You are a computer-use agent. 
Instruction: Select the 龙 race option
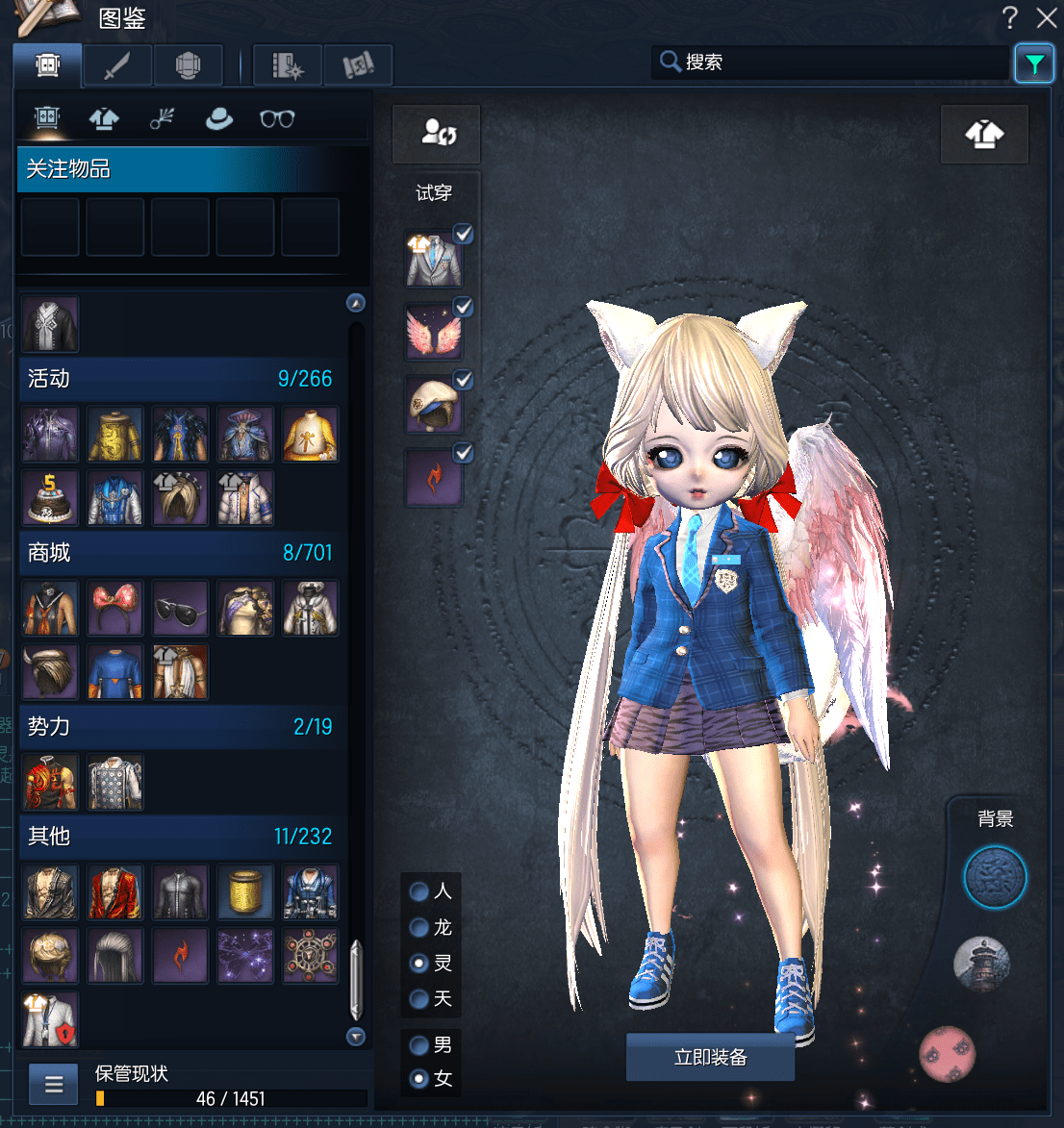coord(419,927)
